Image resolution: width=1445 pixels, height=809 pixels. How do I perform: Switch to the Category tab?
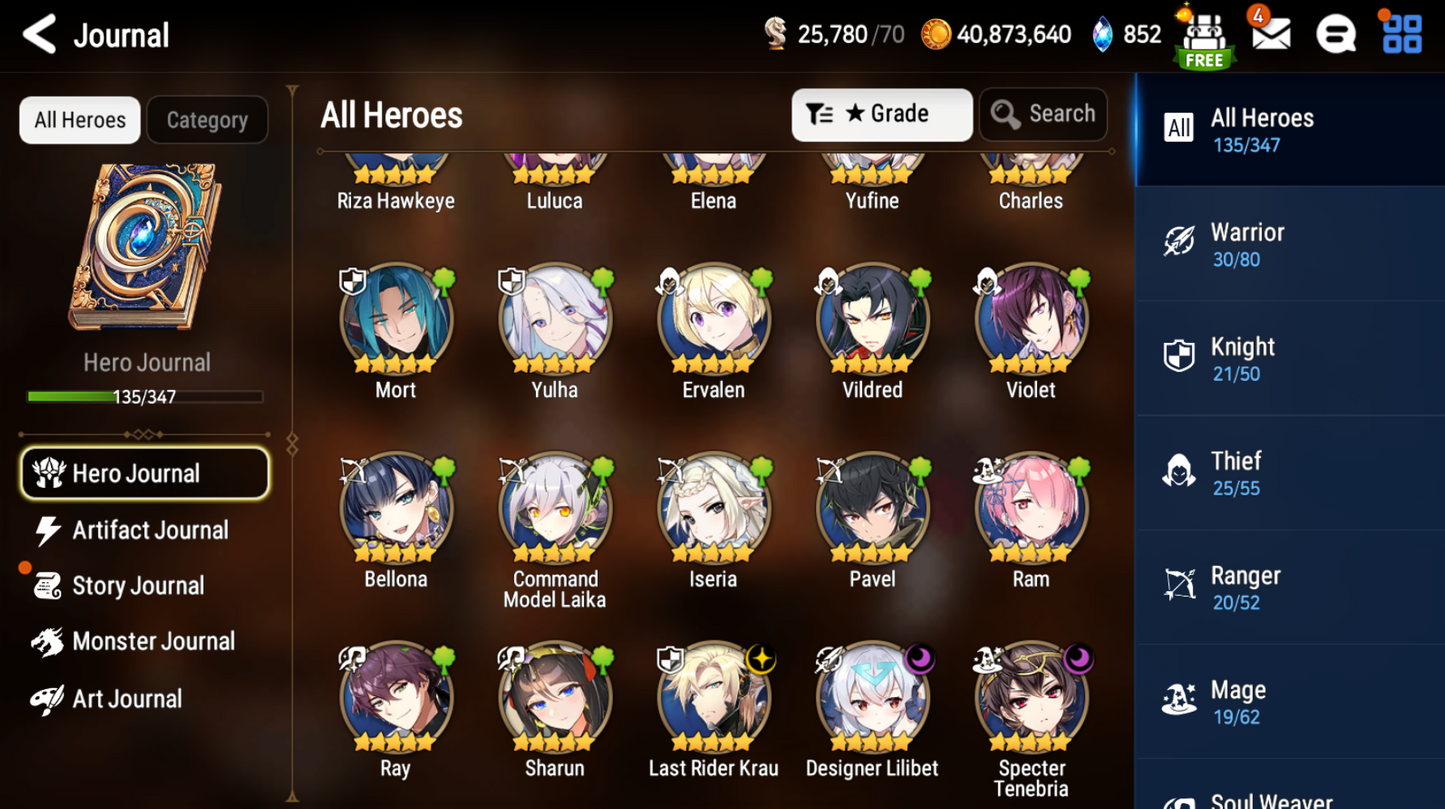[x=207, y=120]
